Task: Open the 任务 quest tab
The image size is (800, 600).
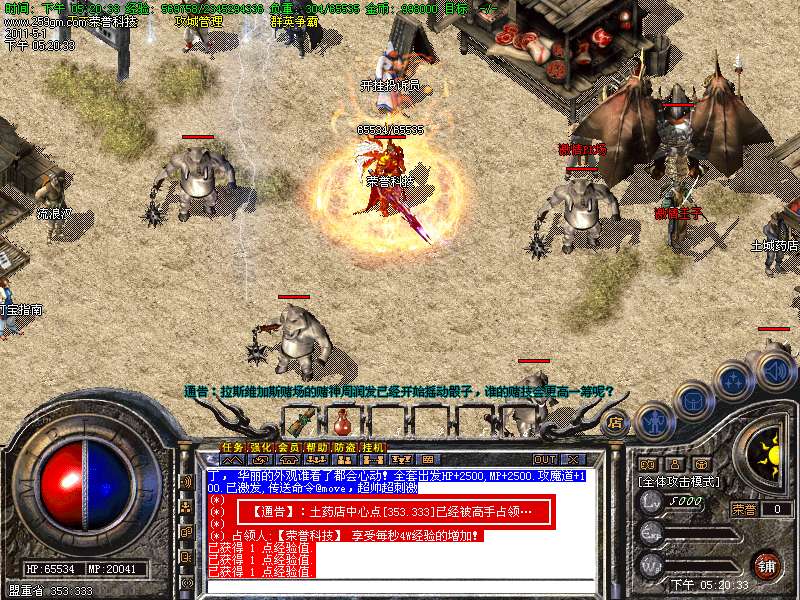Action: point(232,447)
